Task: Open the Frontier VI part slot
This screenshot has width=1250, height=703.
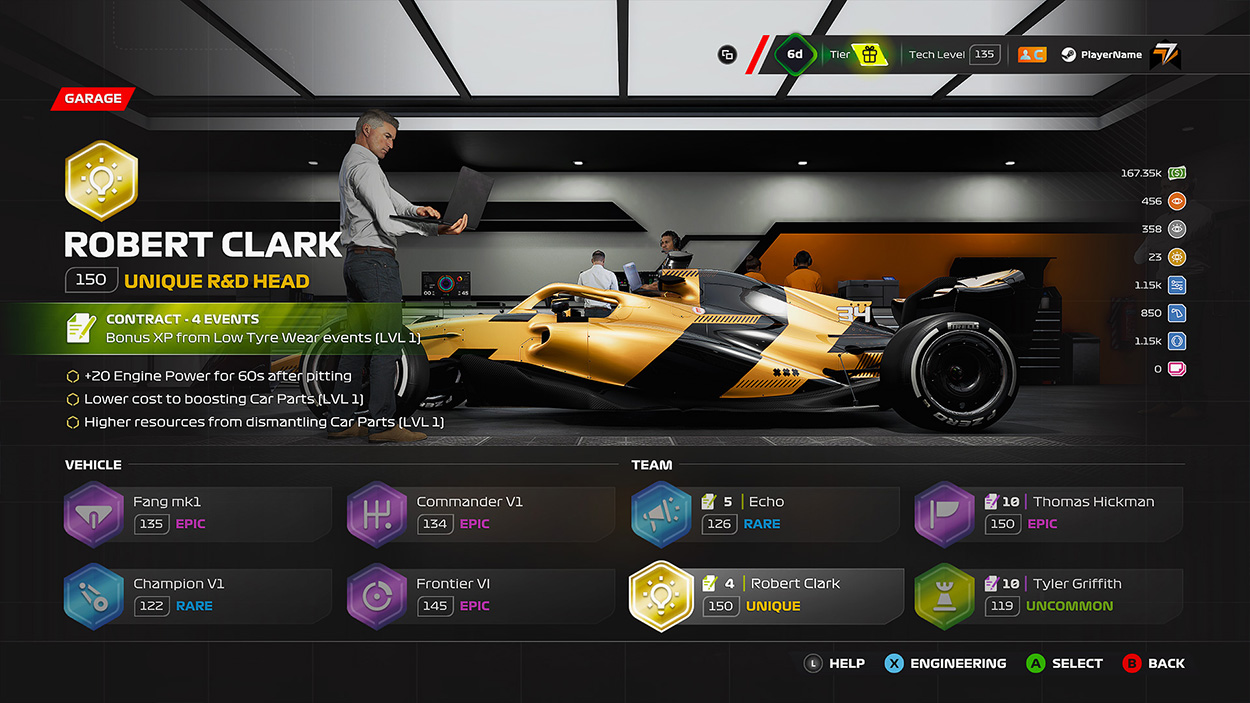Action: pyautogui.click(x=480, y=595)
